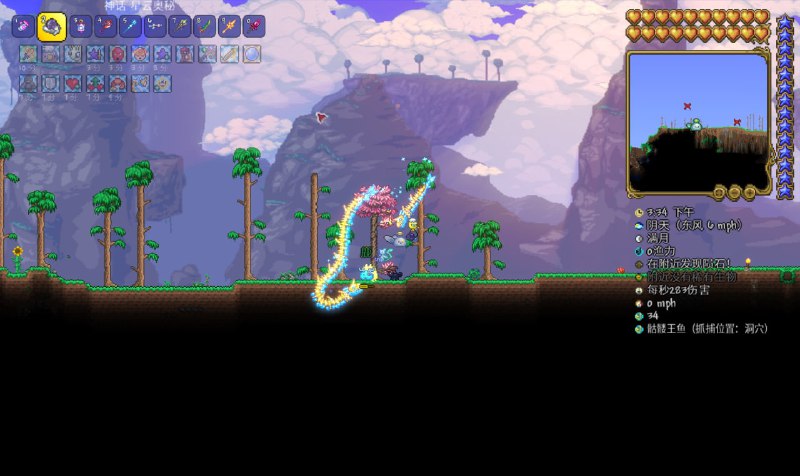
Task: Equip the red staff in hotbar slot 4
Action: click(x=105, y=27)
